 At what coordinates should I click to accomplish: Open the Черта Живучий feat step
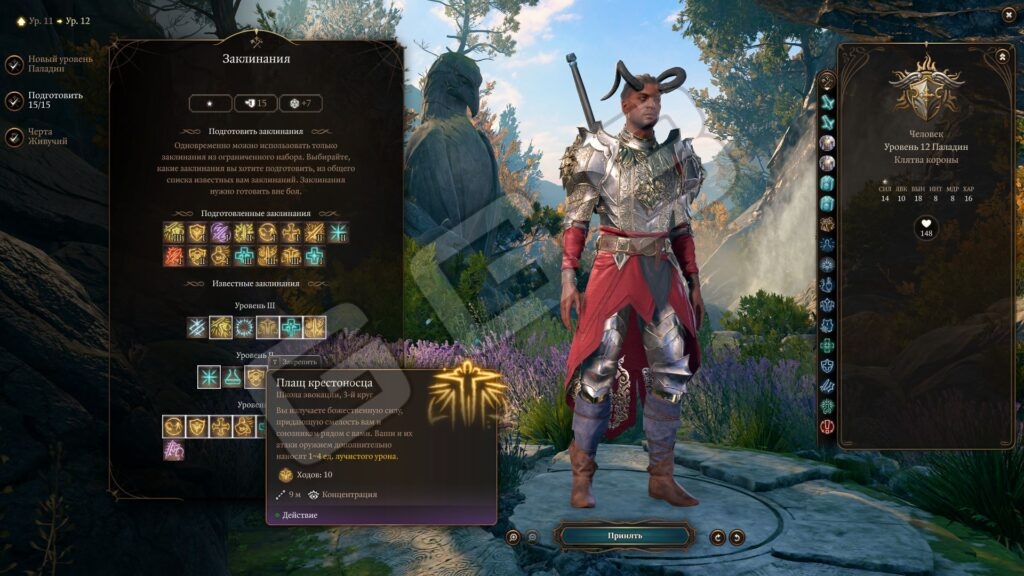tap(14, 137)
